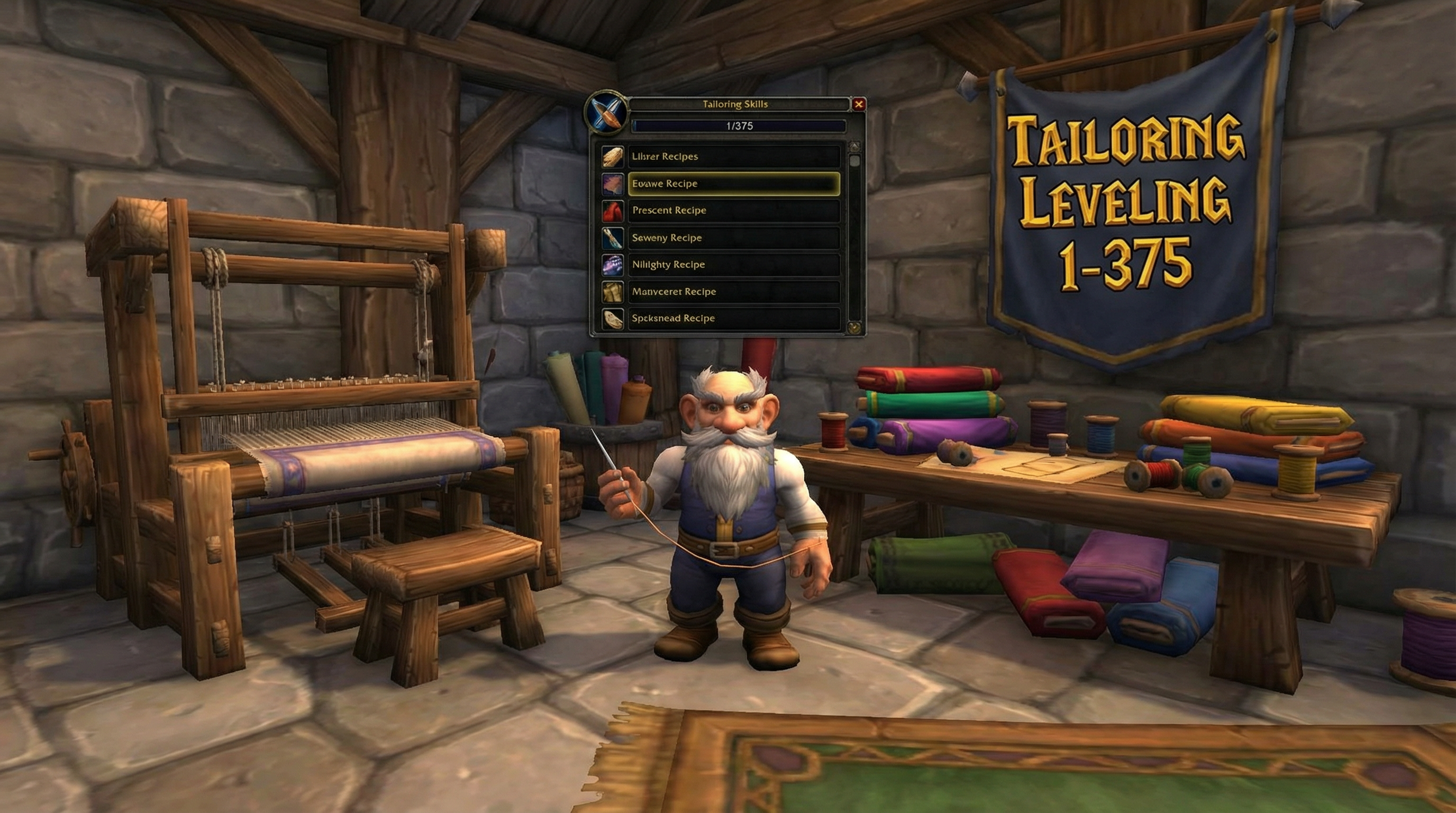Viewport: 1456px width, 813px height.
Task: Click the tan vest recipe icon
Action: pos(613,292)
